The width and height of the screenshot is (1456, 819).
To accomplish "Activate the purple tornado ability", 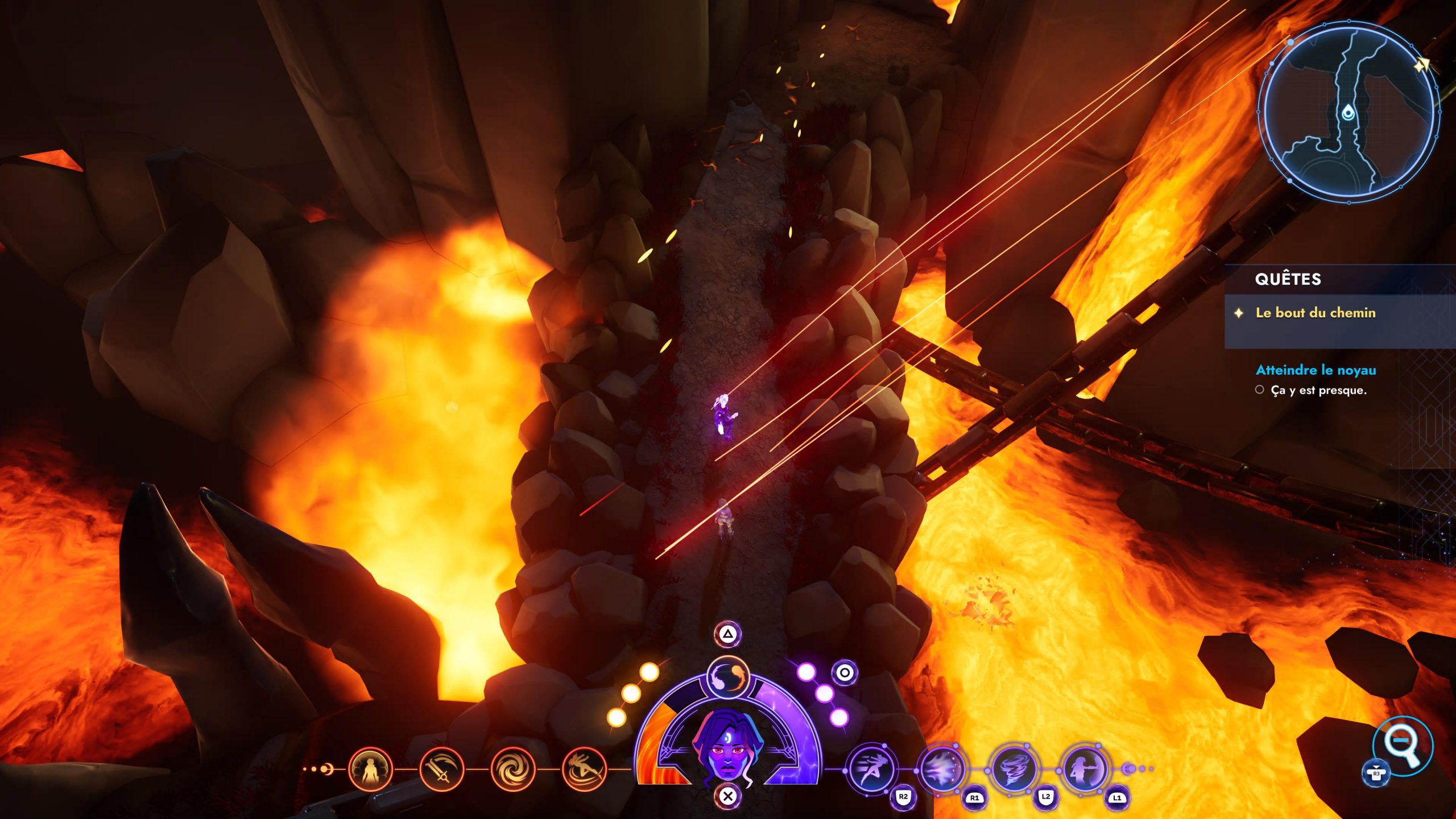I will coord(1014,770).
